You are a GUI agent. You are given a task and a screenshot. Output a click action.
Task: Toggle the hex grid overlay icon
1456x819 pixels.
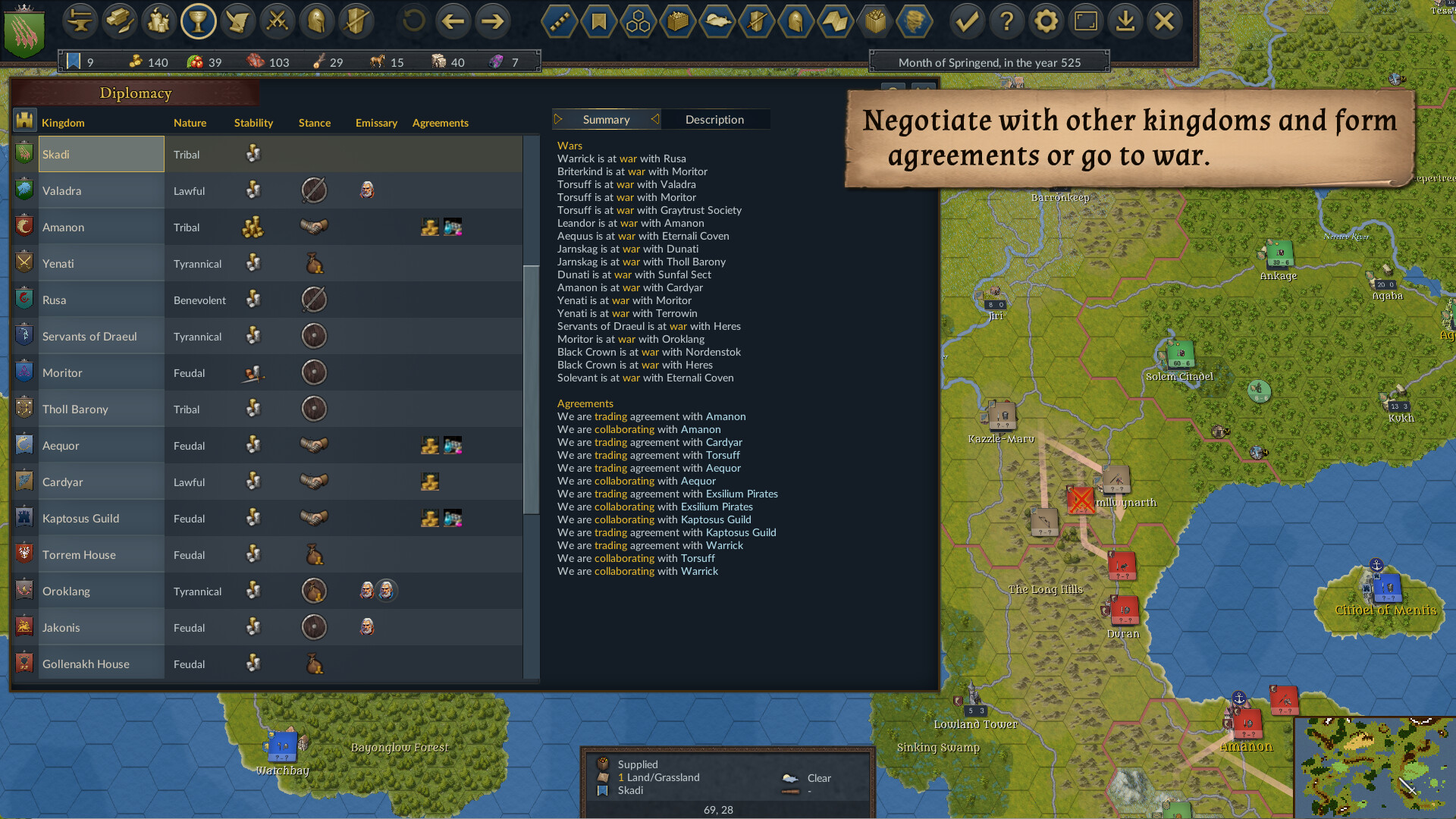[x=638, y=21]
